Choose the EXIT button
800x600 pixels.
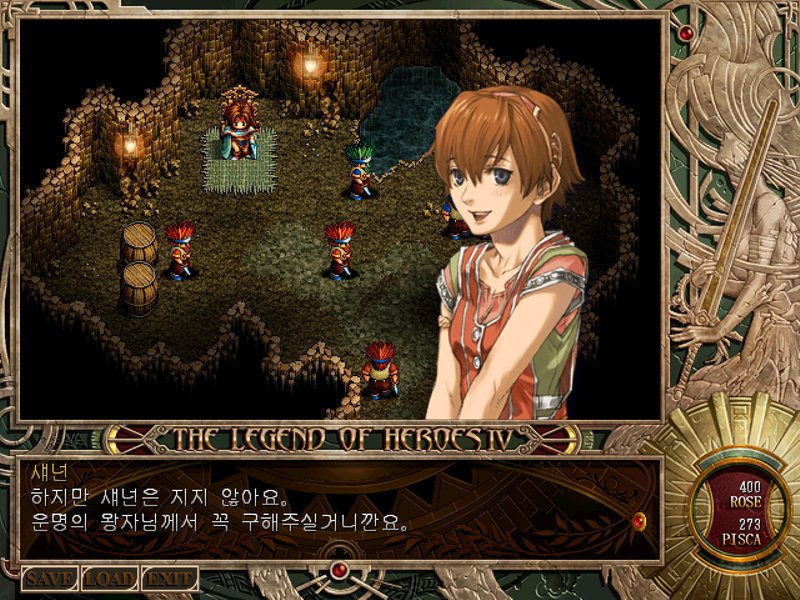169,578
